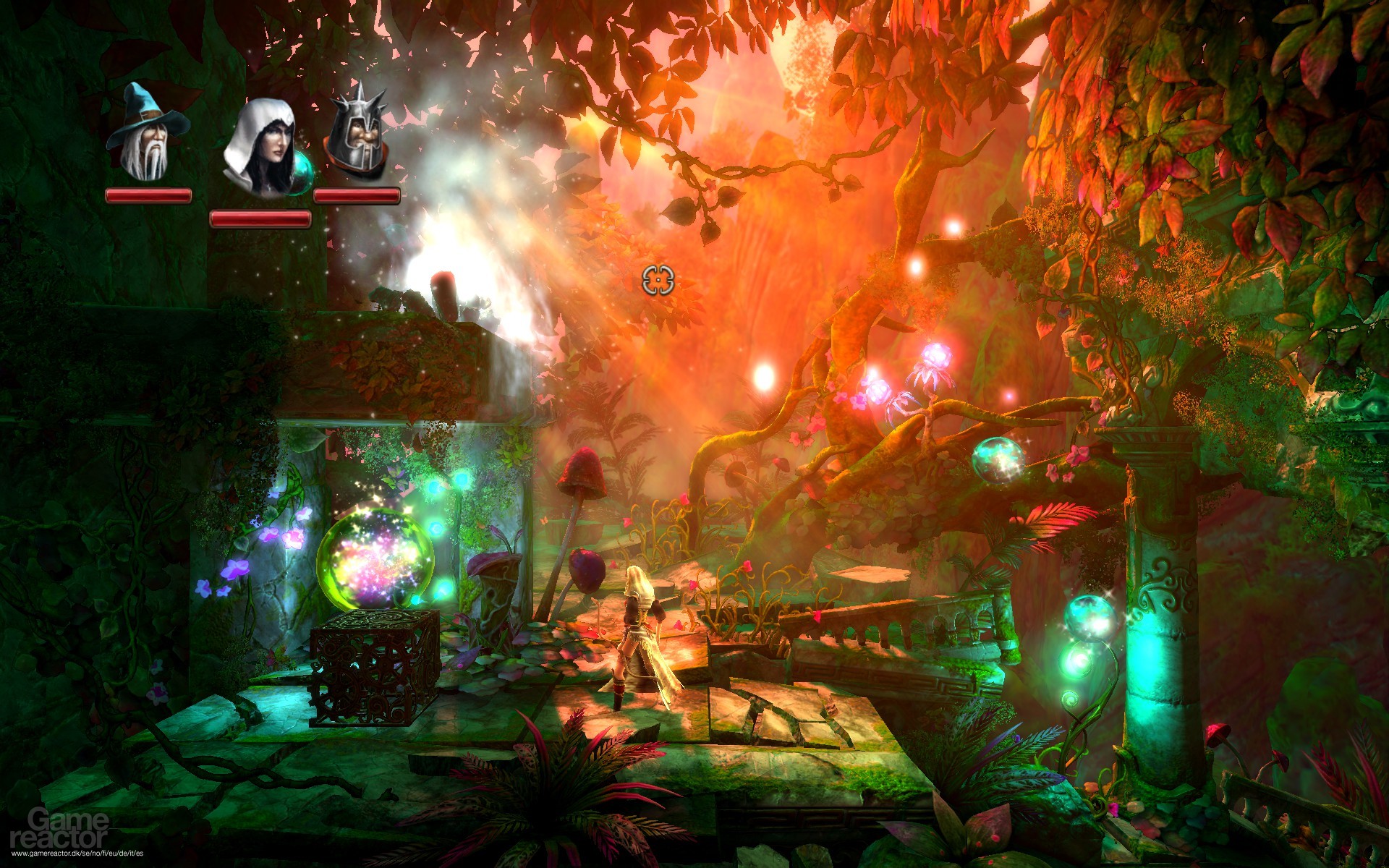Select the wizard Amadeus character portrait
This screenshot has height=868, width=1389.
147,134
